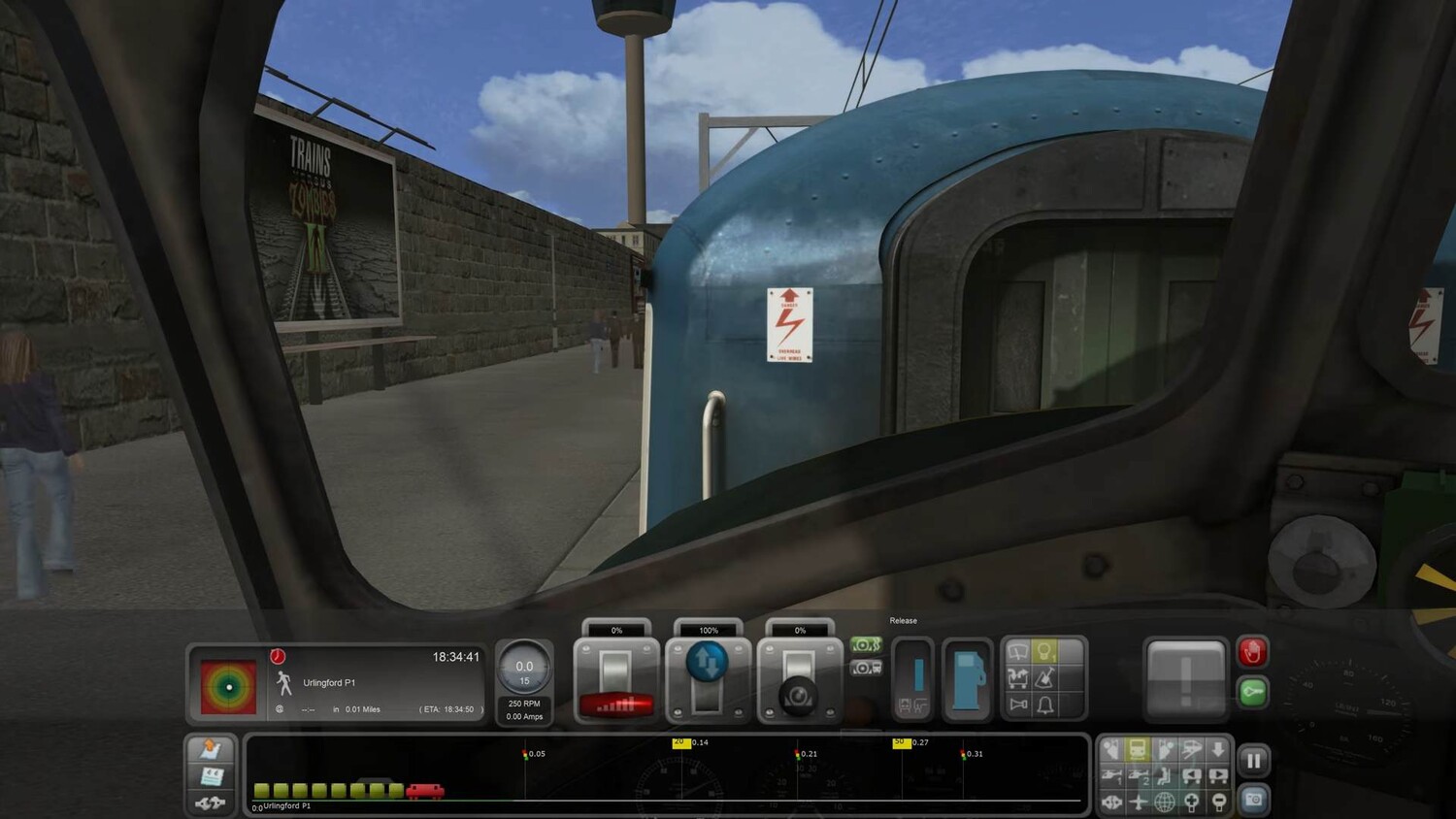The image size is (1456, 819).
Task: Open the globe world map view
Action: point(1165,802)
